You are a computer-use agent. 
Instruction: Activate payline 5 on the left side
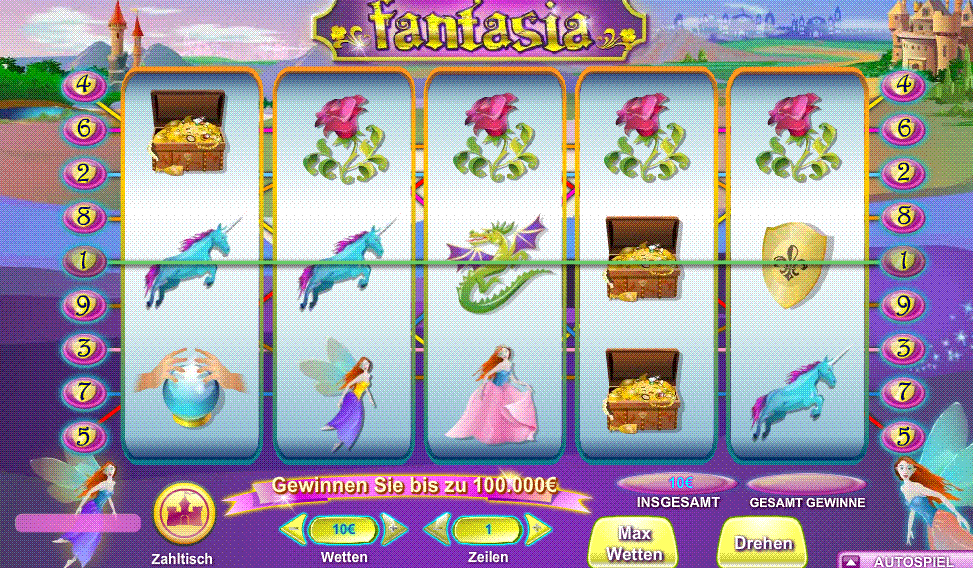tap(85, 436)
